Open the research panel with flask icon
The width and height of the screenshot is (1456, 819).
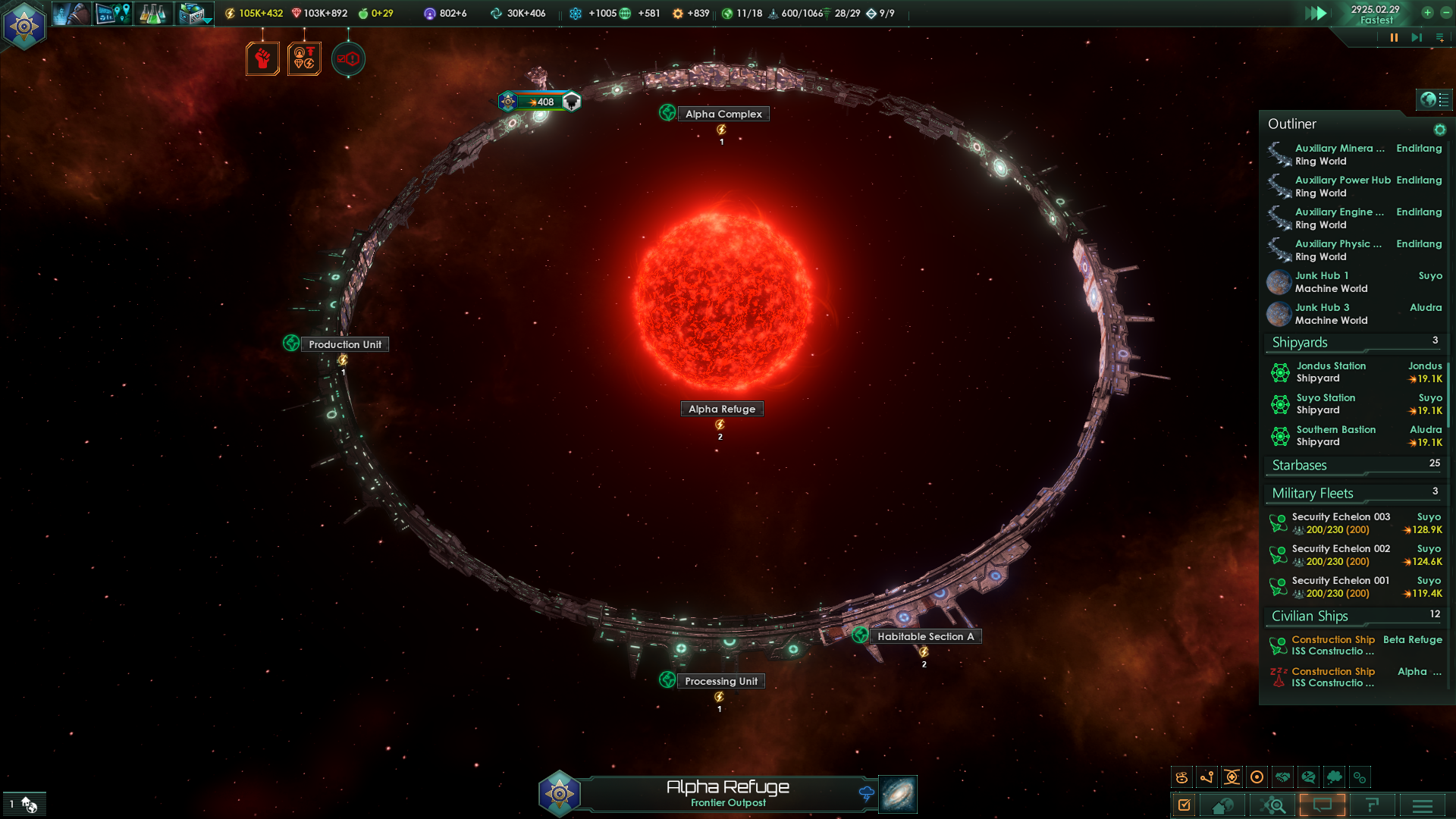point(153,13)
